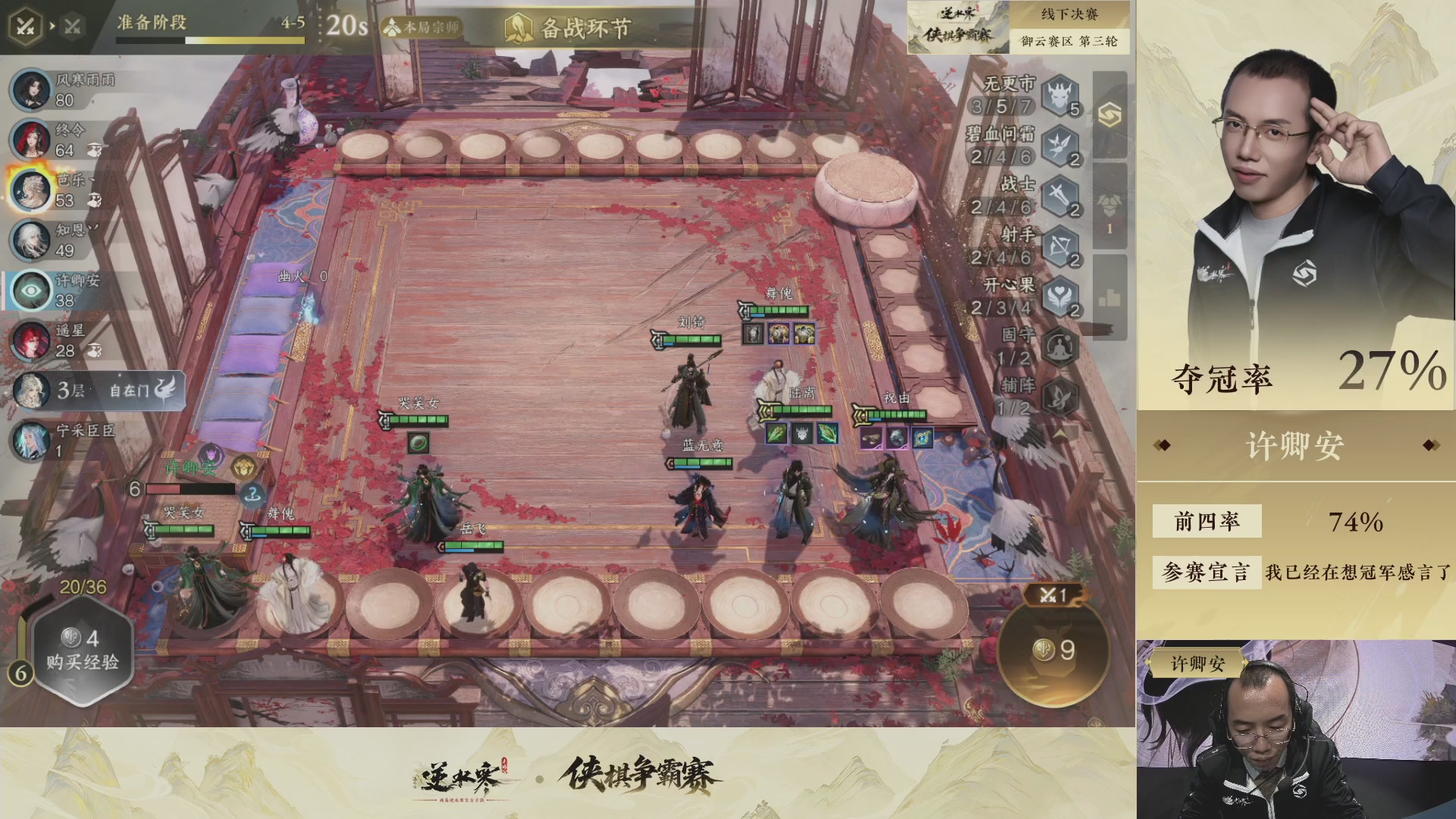The height and width of the screenshot is (819, 1456).
Task: Expand the panel with the gold S emblem
Action: 1110,115
